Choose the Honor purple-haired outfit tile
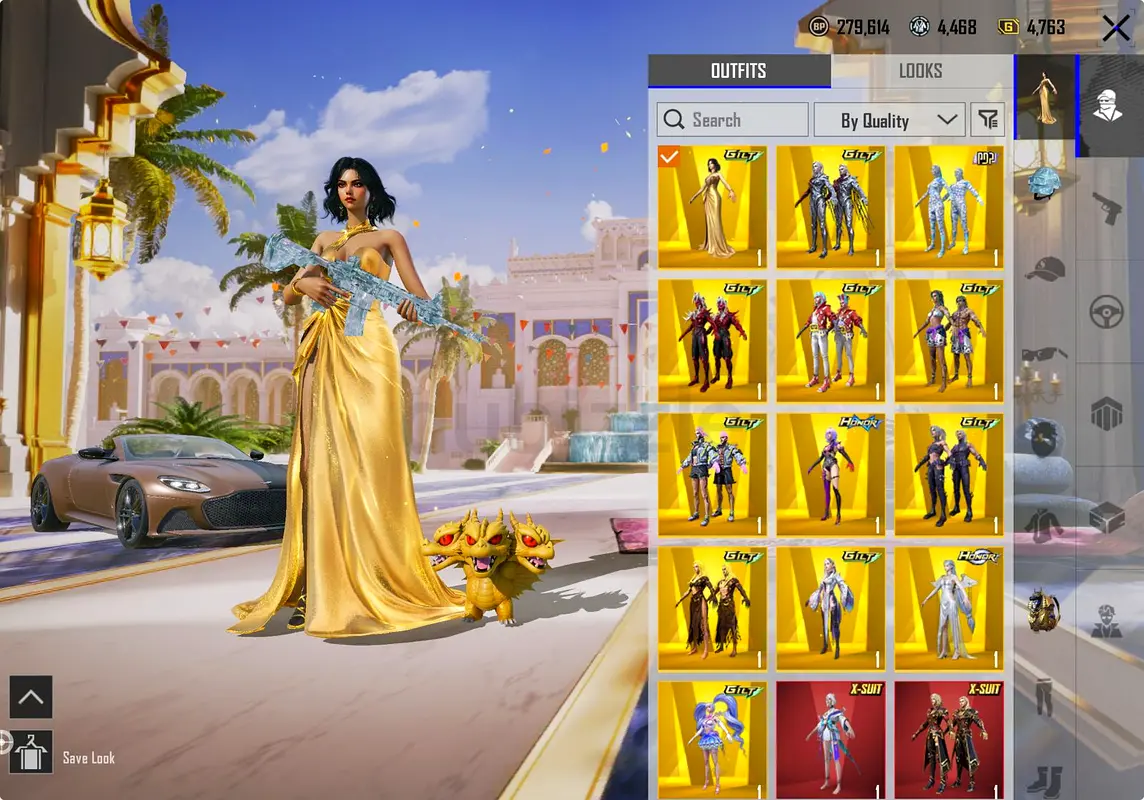The width and height of the screenshot is (1144, 800). [830, 476]
